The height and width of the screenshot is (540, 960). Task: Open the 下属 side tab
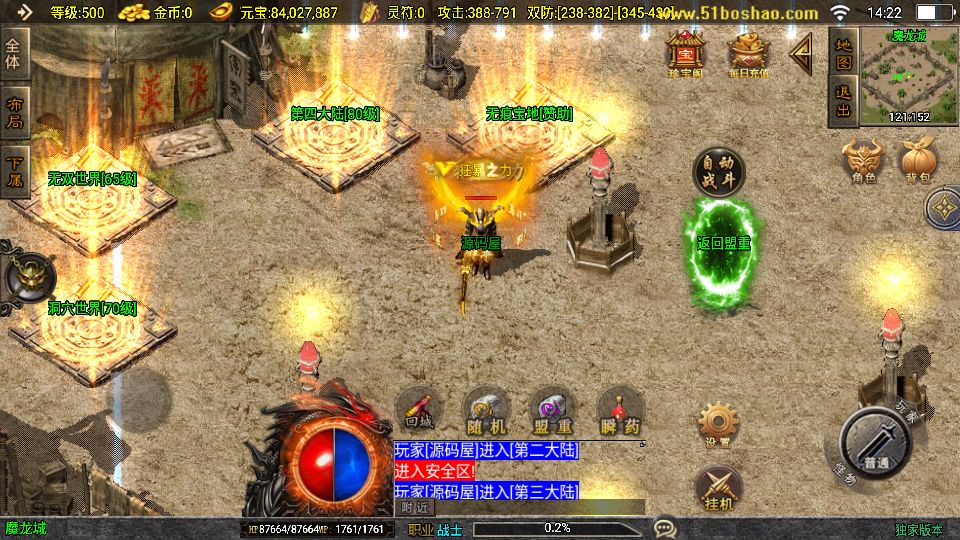(x=14, y=171)
